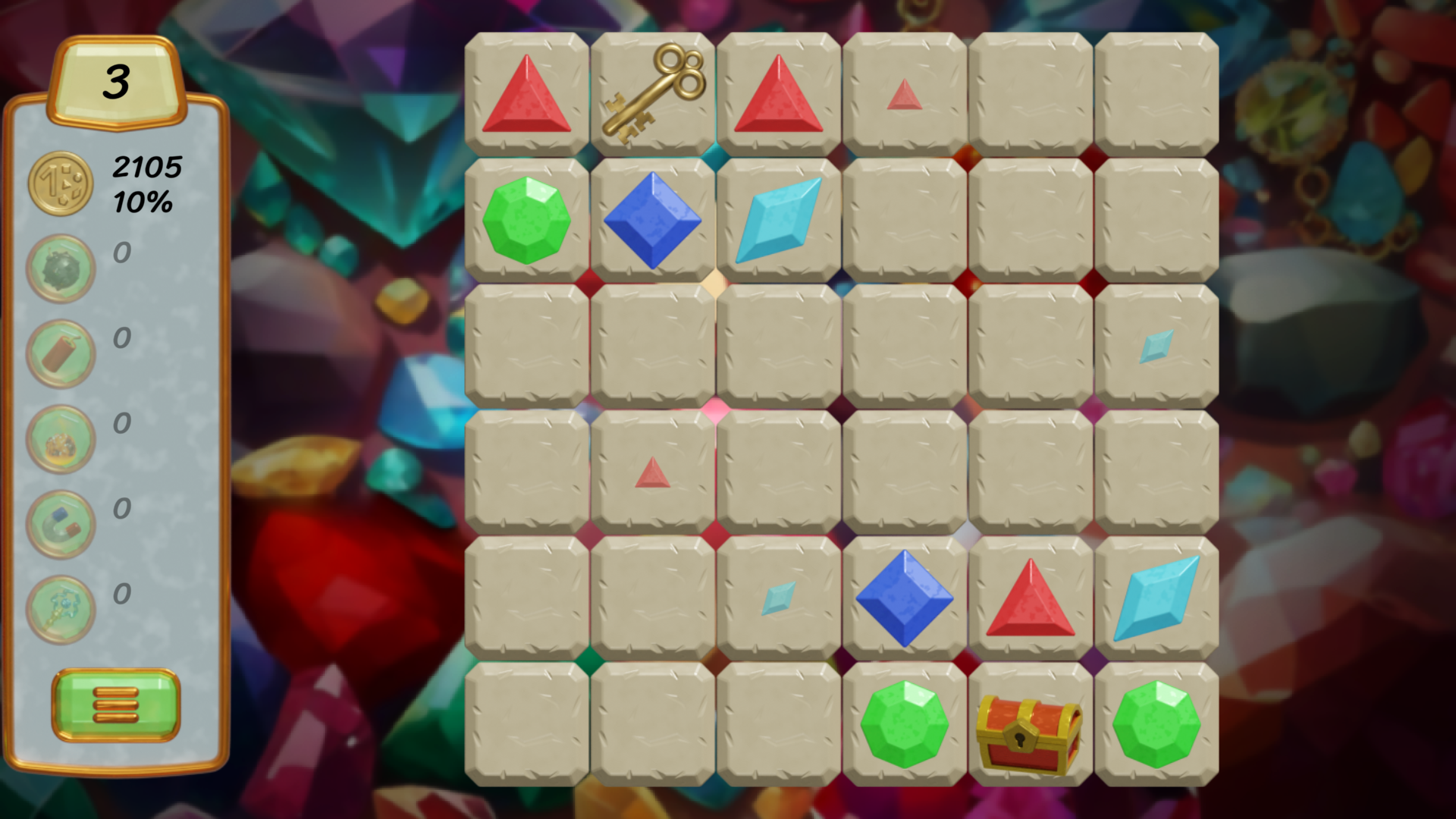Select the bomb booster icon
1456x819 pixels.
click(x=61, y=267)
